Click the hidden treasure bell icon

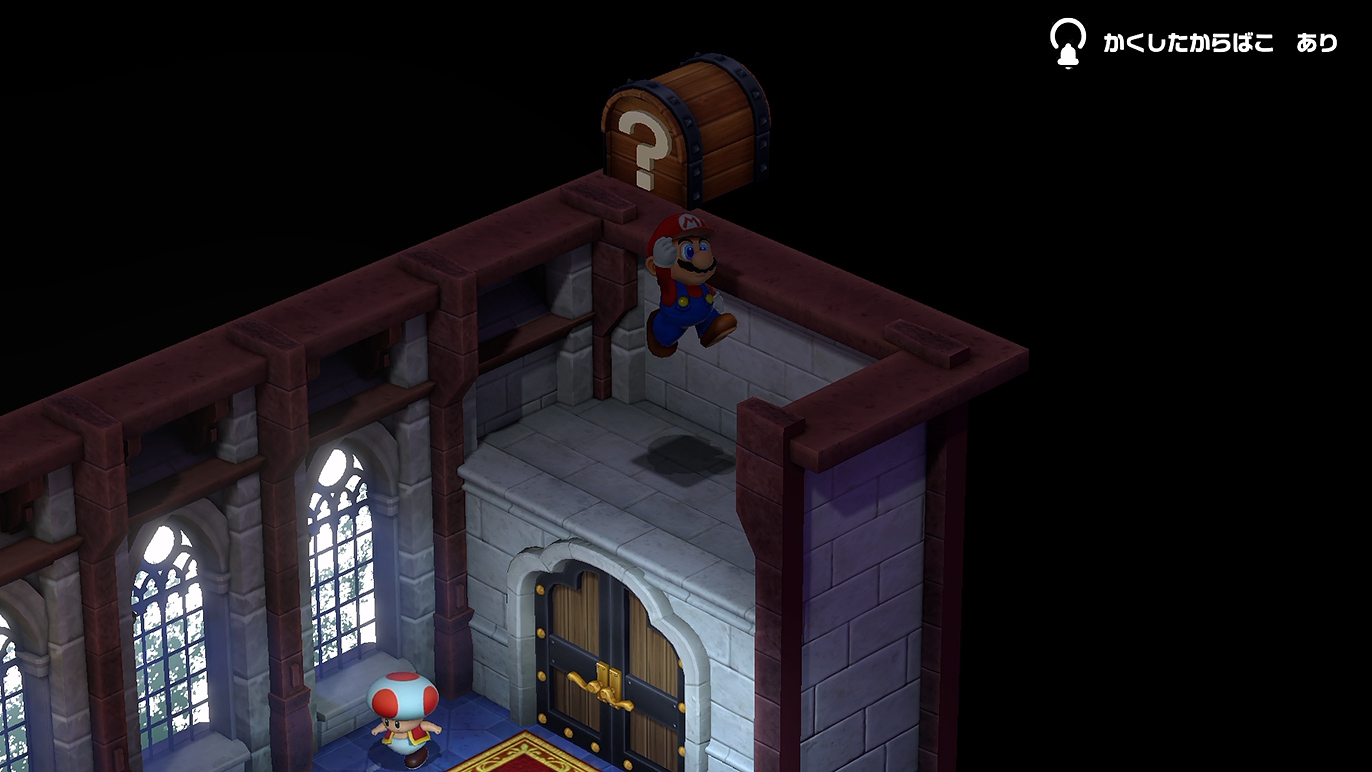click(x=1067, y=43)
